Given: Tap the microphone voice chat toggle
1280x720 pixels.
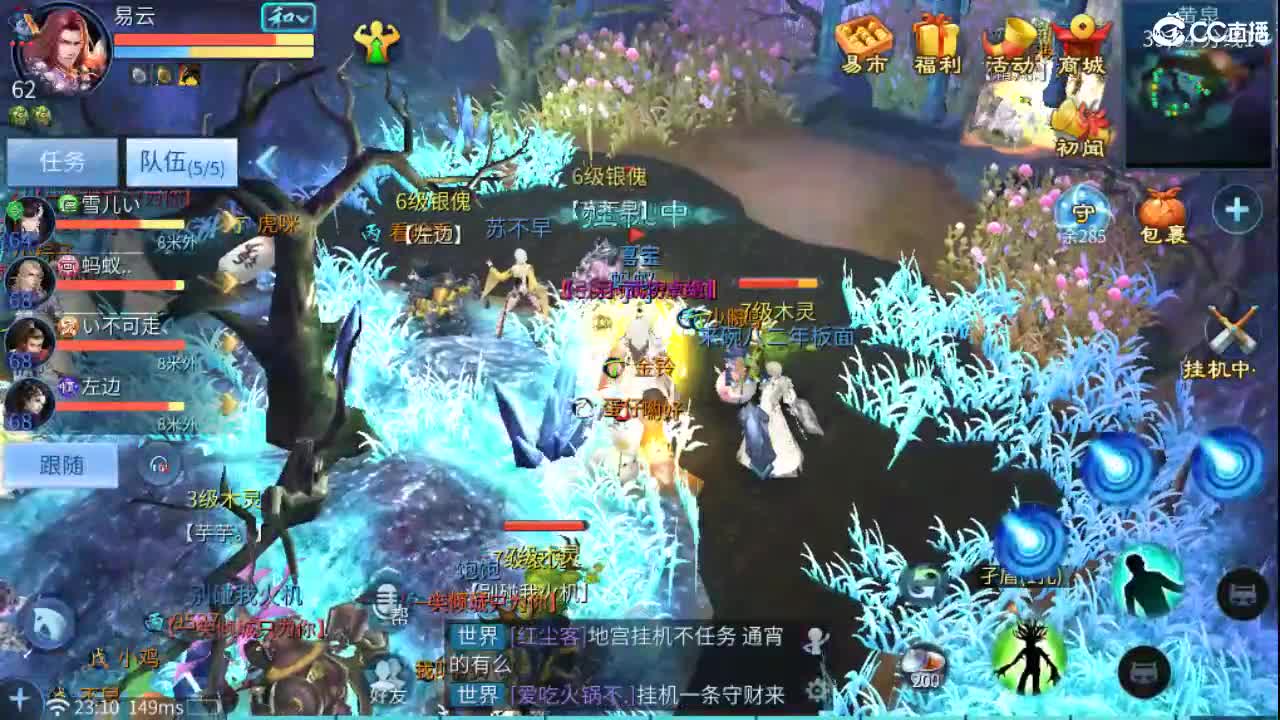Looking at the screenshot, I should click(385, 600).
